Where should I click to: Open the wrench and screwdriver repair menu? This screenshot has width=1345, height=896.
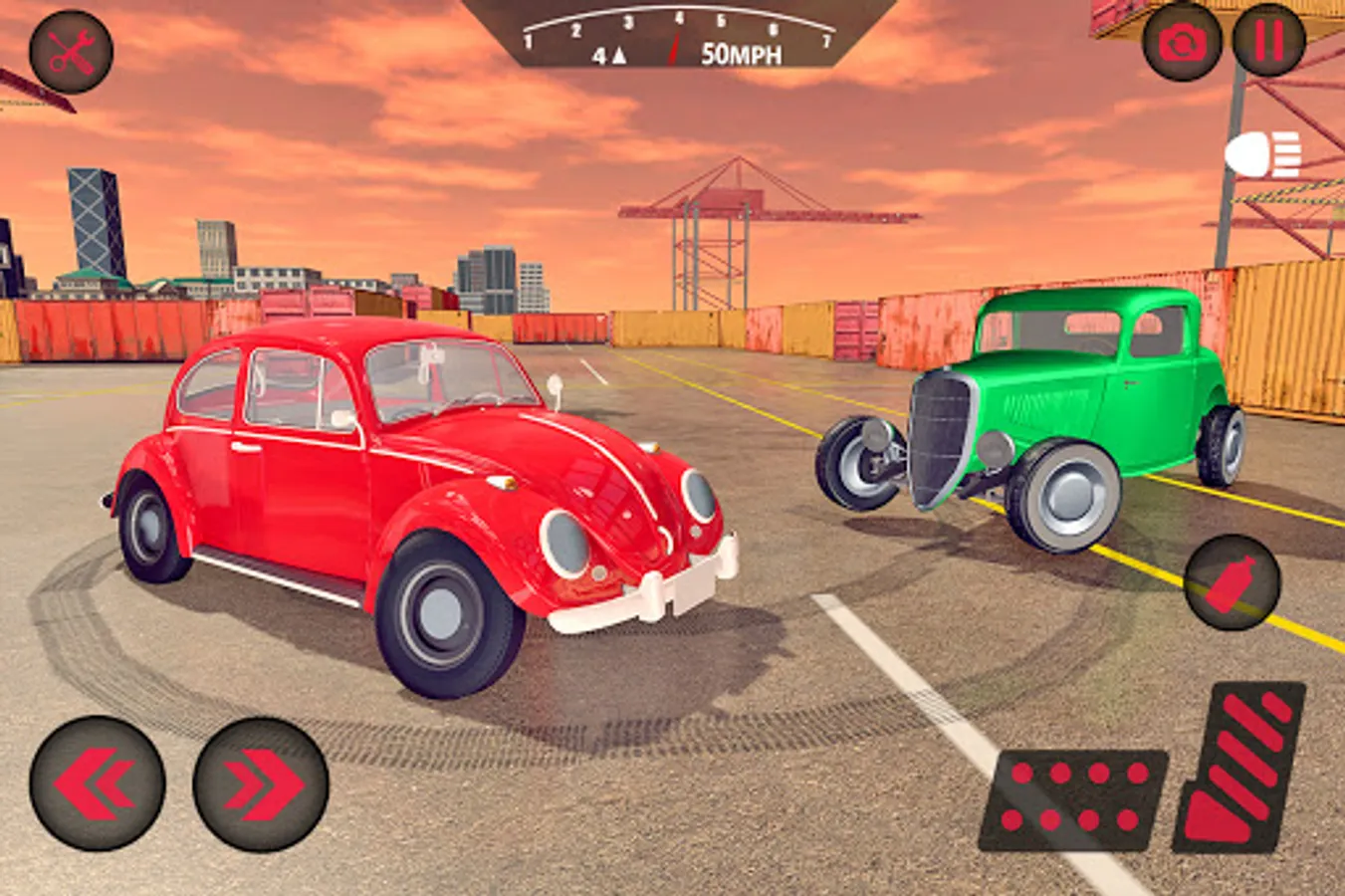(71, 52)
